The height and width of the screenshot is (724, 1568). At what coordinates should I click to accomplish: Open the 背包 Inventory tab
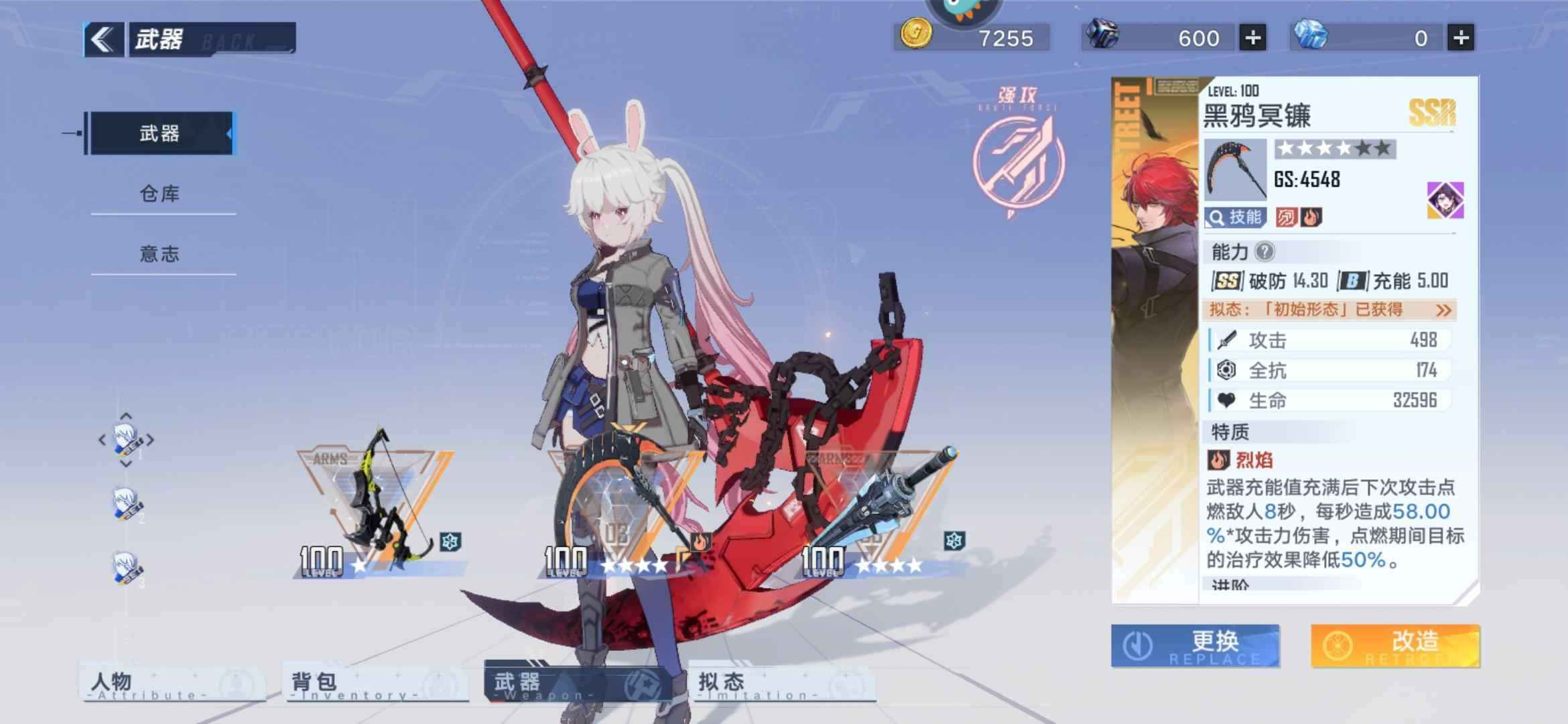point(377,683)
